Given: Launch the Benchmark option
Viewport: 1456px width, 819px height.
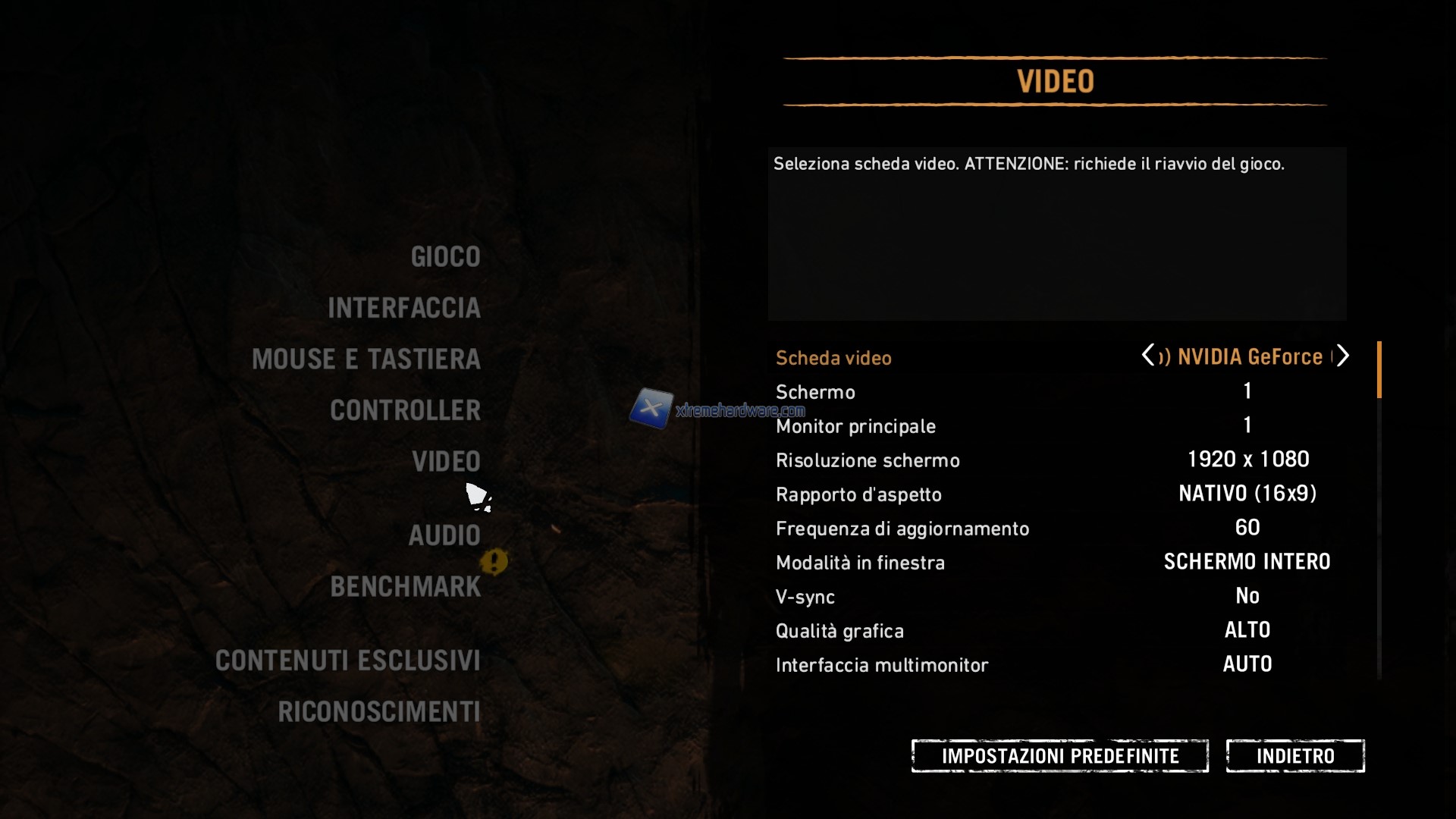Looking at the screenshot, I should click(x=405, y=587).
